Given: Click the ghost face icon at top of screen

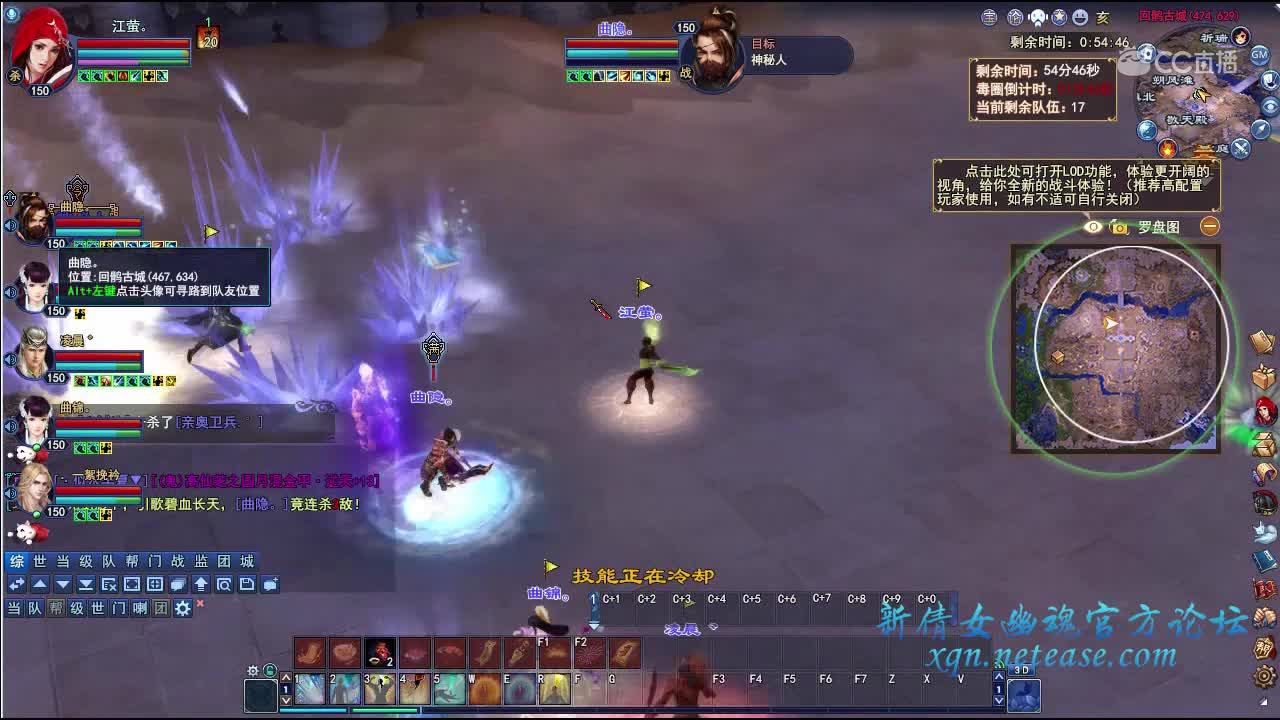Looking at the screenshot, I should pyautogui.click(x=1037, y=16).
